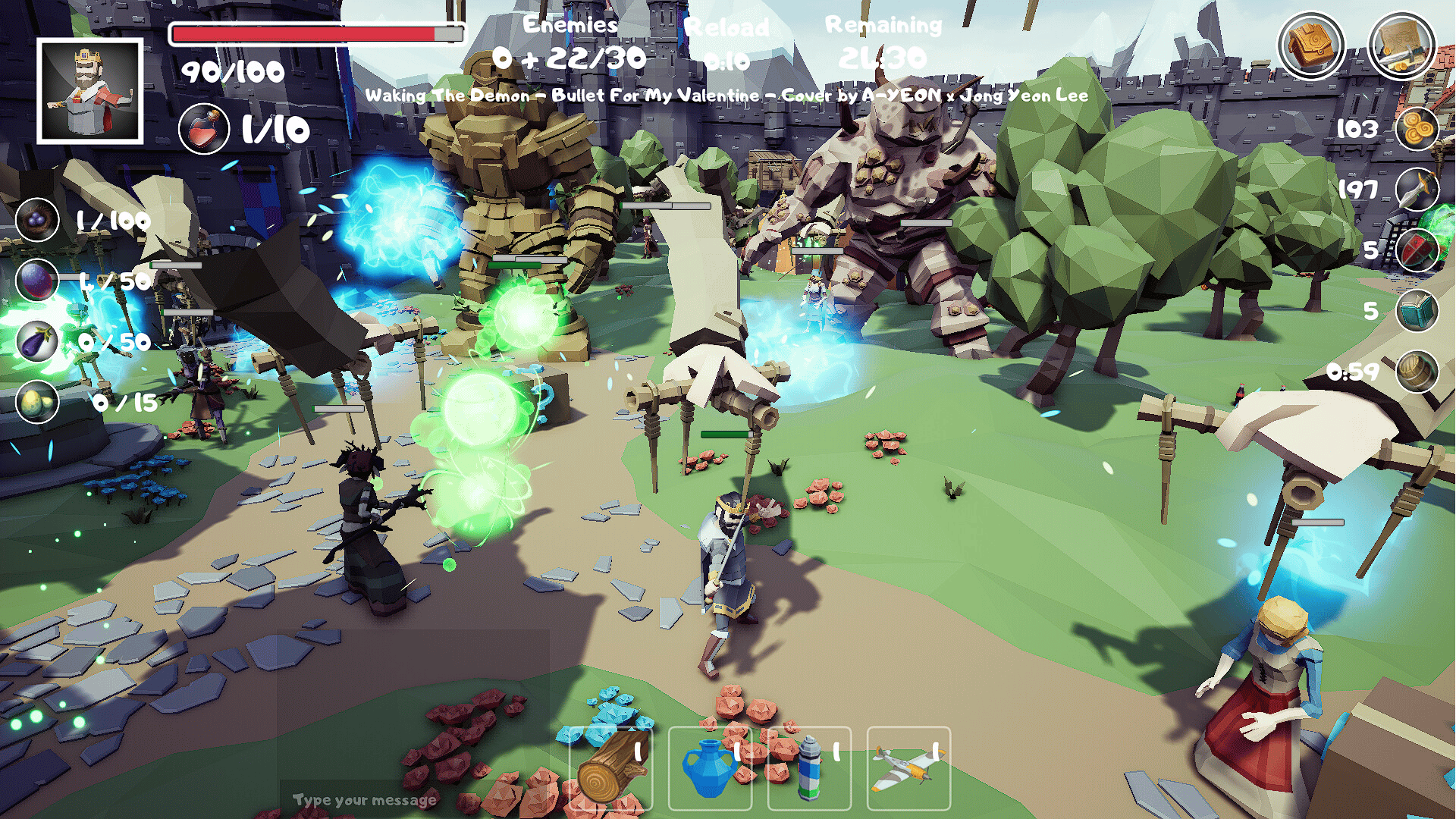
Task: Click the 'Type your message' chat box
Action: click(x=364, y=800)
